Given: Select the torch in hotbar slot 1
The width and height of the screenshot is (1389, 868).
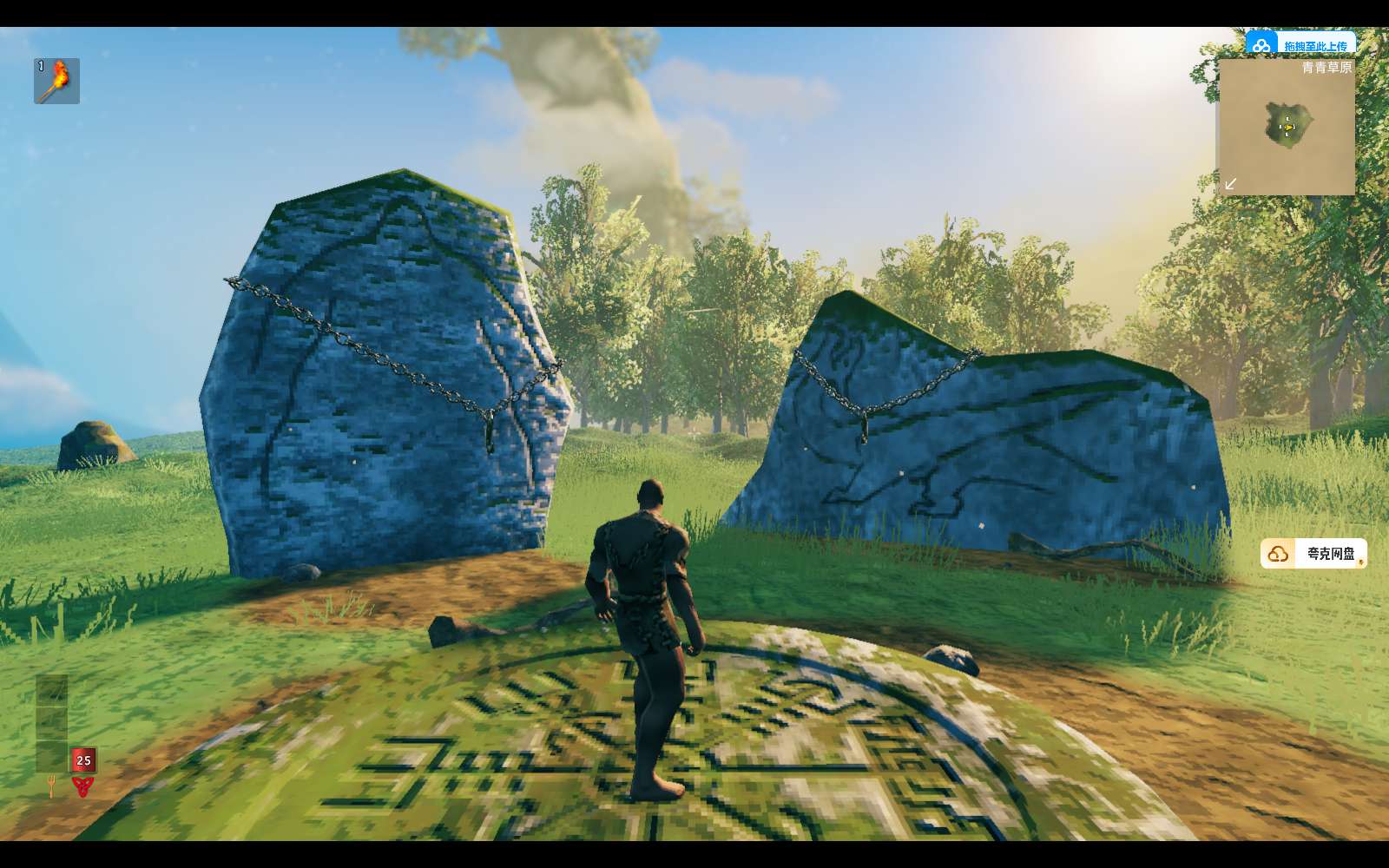Looking at the screenshot, I should 56,81.
